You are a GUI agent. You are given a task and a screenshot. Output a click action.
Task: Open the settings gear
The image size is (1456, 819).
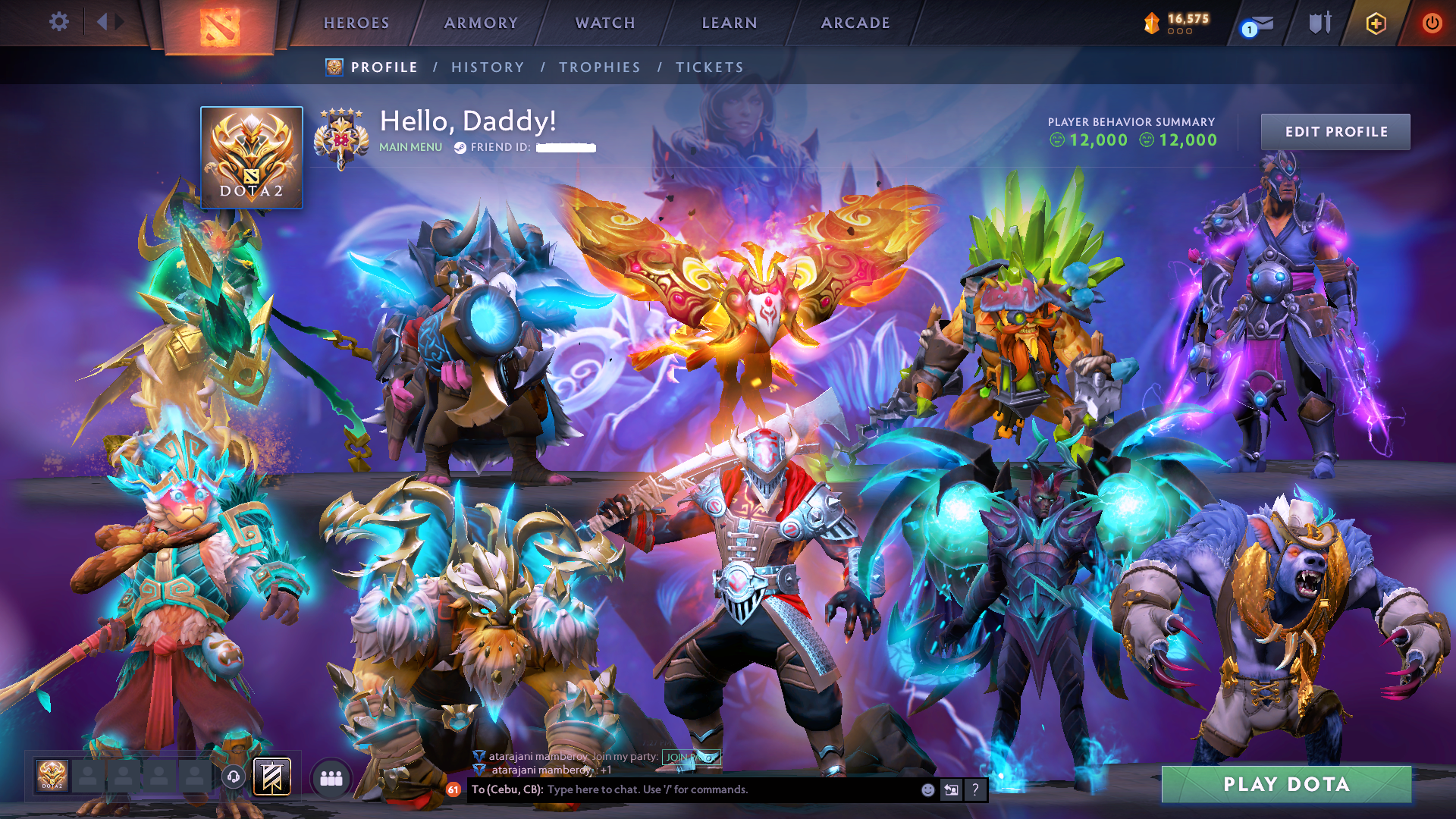(x=59, y=22)
